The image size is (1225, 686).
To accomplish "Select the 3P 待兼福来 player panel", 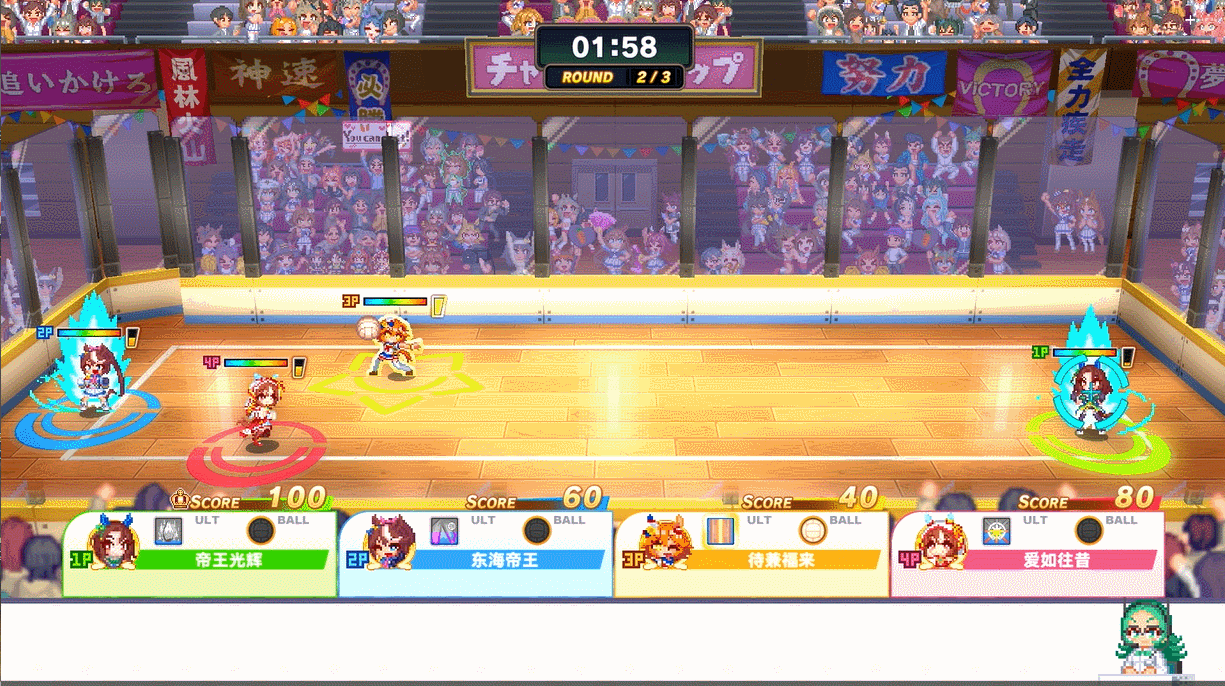I will (x=752, y=555).
